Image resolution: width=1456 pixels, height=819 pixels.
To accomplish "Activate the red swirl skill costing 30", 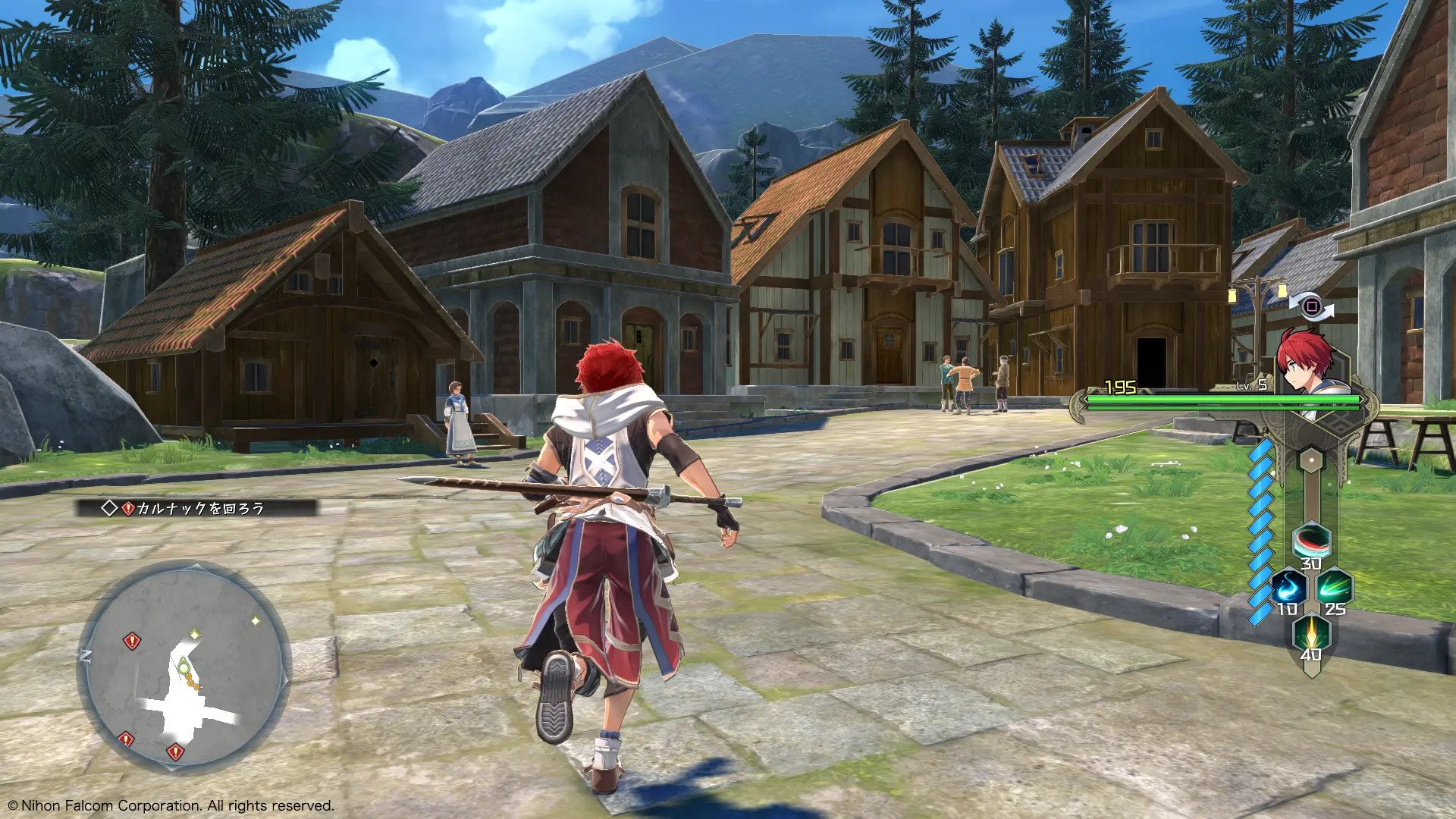I will (1311, 541).
